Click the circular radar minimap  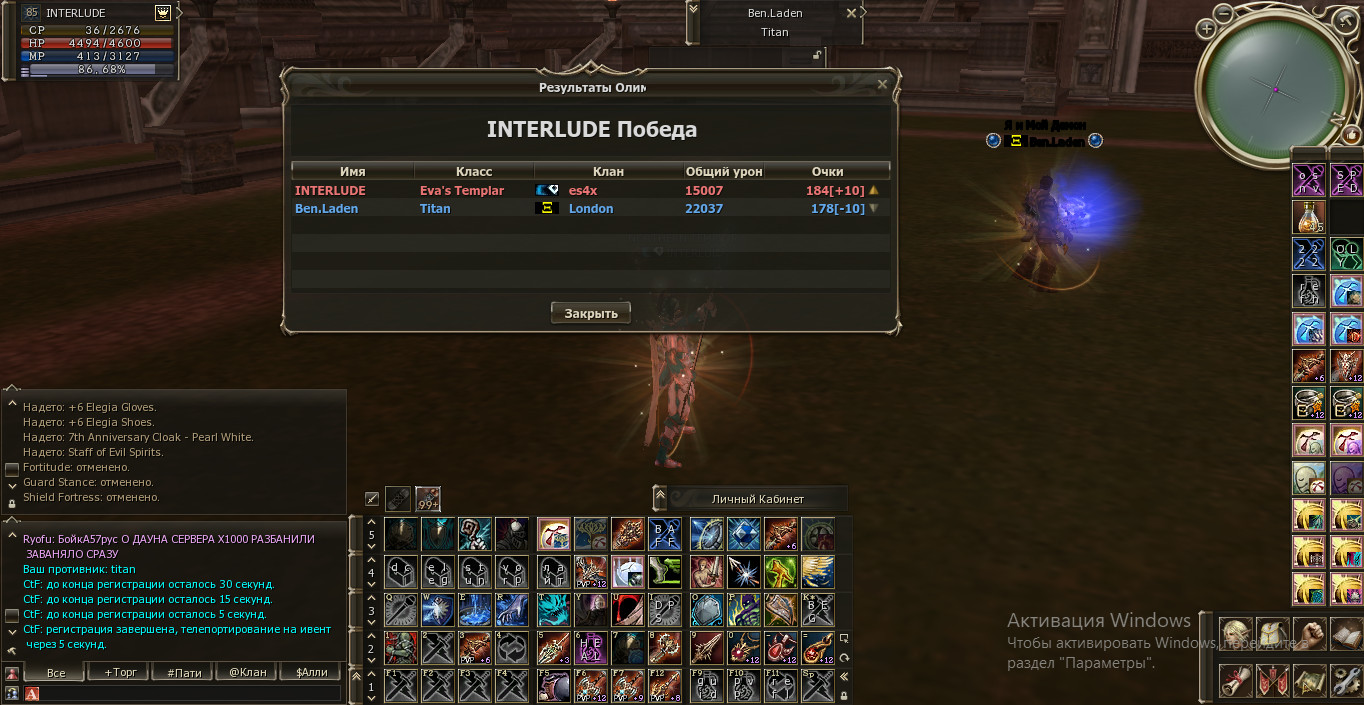1275,89
